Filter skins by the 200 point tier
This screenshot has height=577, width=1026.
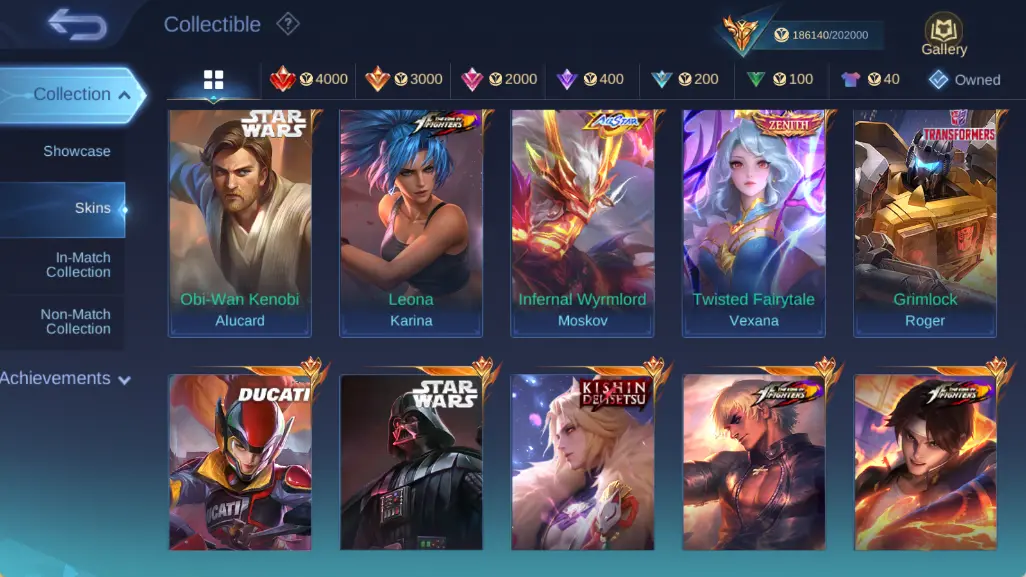coord(685,80)
